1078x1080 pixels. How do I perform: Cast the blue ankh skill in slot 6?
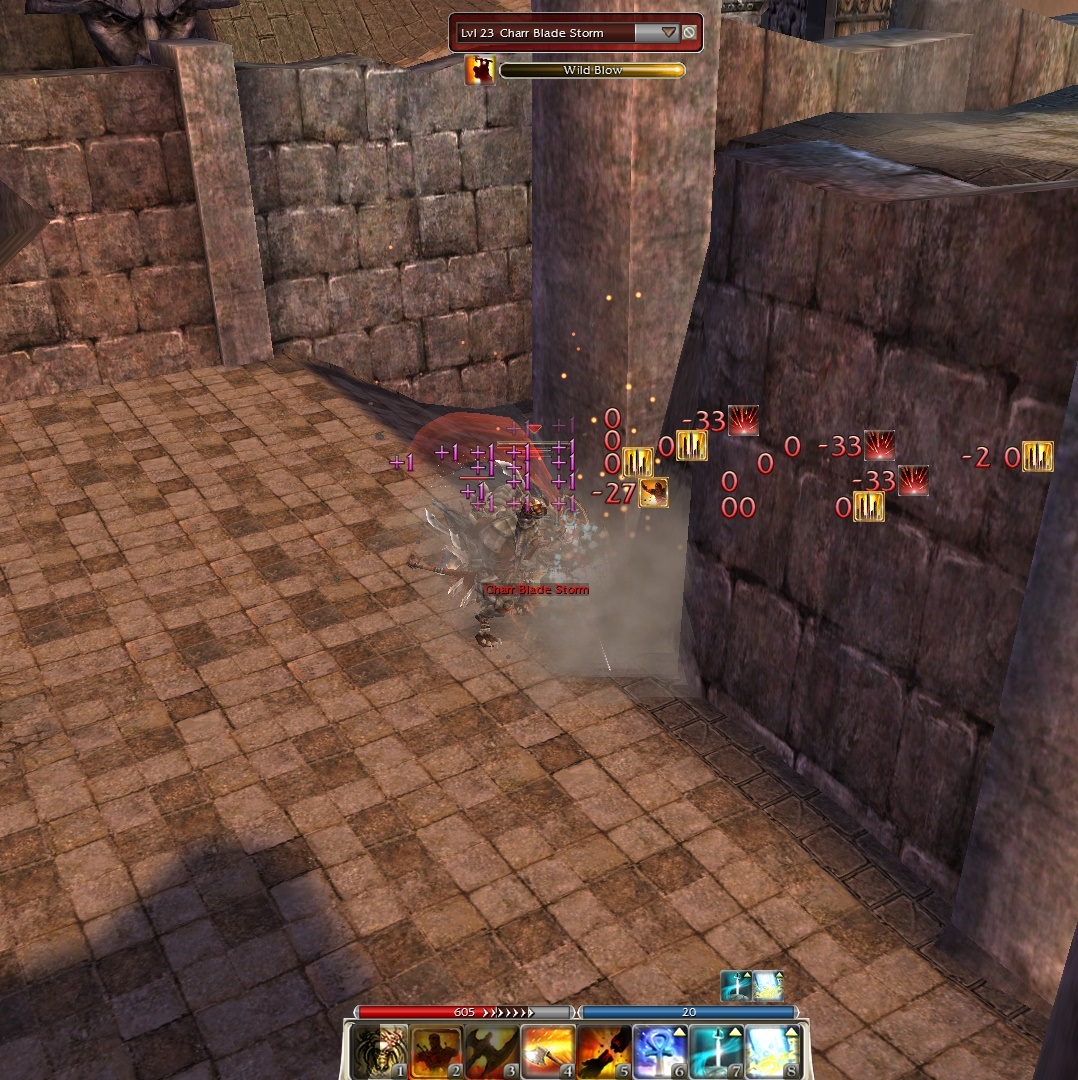point(660,1051)
